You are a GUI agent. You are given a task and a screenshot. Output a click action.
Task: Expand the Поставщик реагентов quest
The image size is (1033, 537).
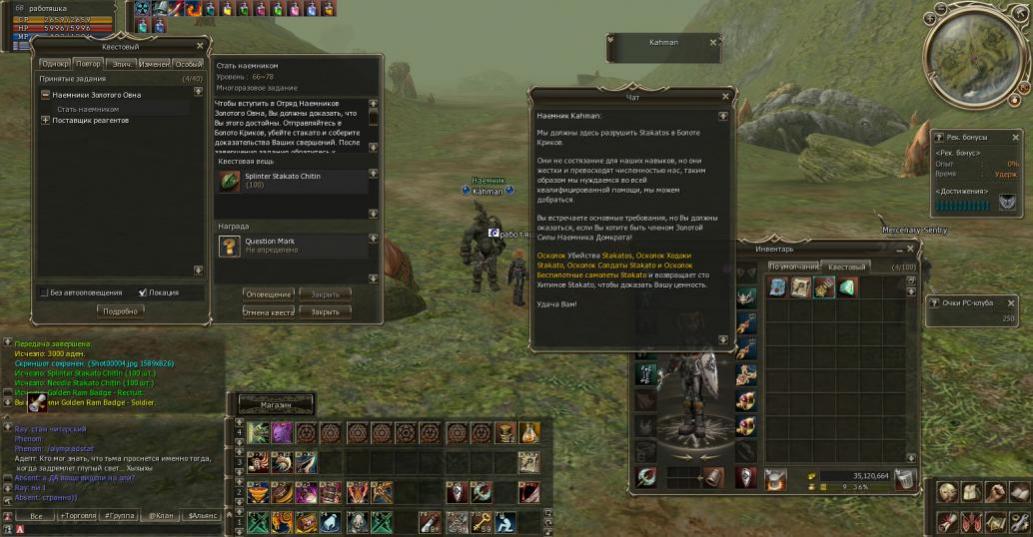coord(45,120)
